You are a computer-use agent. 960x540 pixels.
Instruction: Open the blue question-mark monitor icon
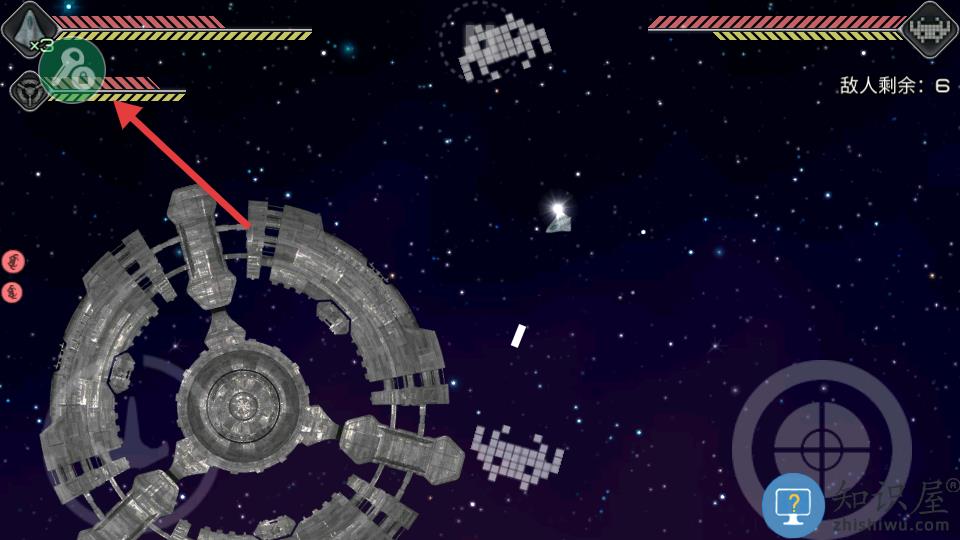click(793, 505)
